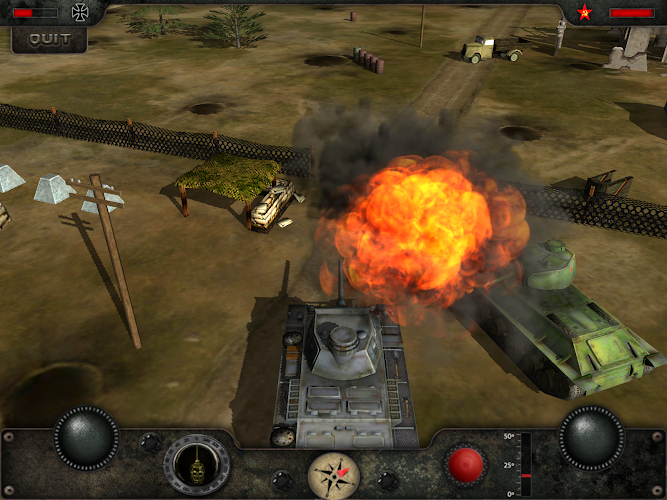Tap the right turret aiming joystick knob

590,437
